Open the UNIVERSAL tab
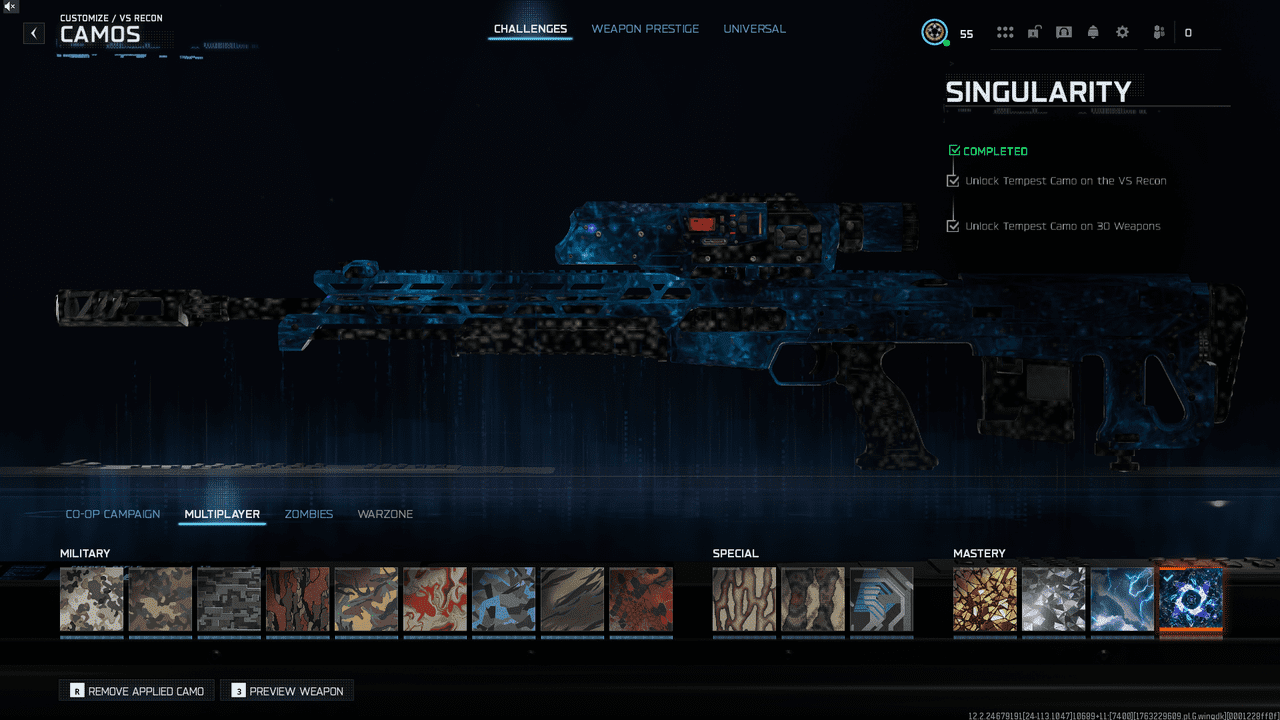The image size is (1280, 720). pos(754,28)
